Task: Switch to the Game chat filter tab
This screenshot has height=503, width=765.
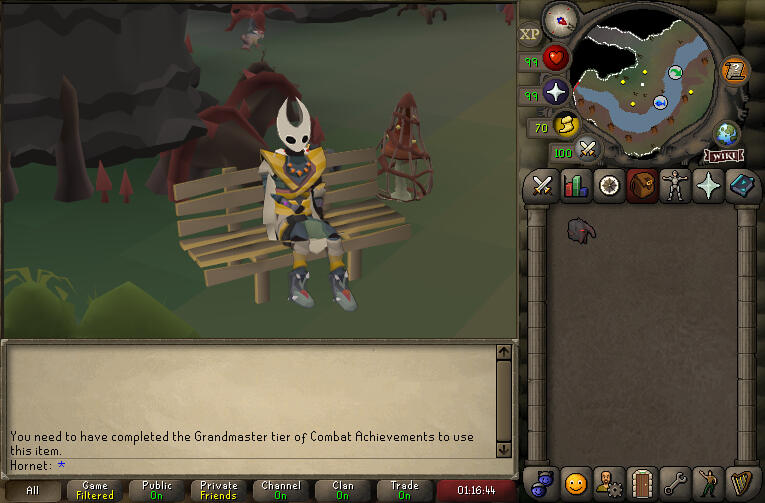Action: [95, 491]
